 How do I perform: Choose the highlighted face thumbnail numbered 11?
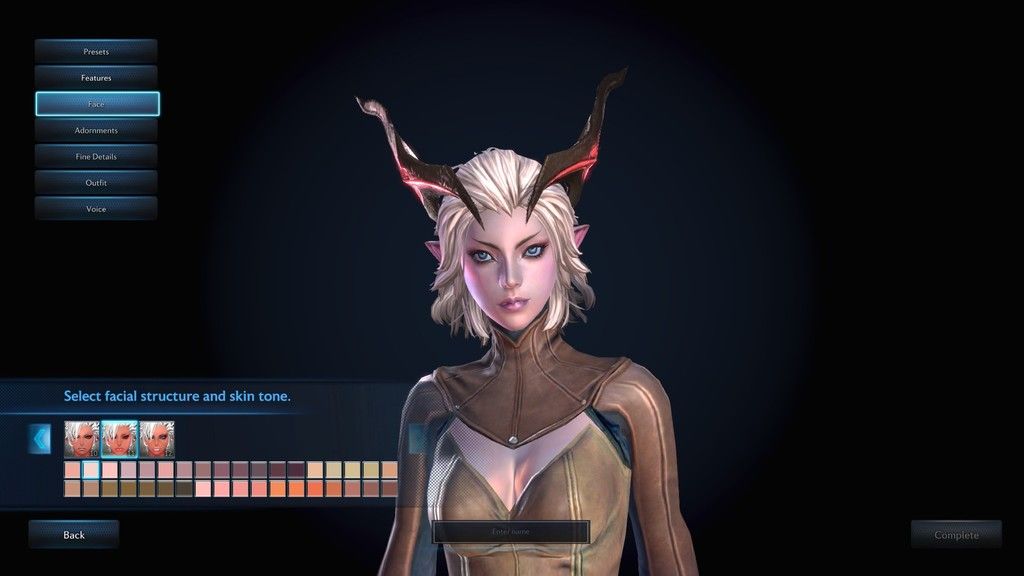120,438
